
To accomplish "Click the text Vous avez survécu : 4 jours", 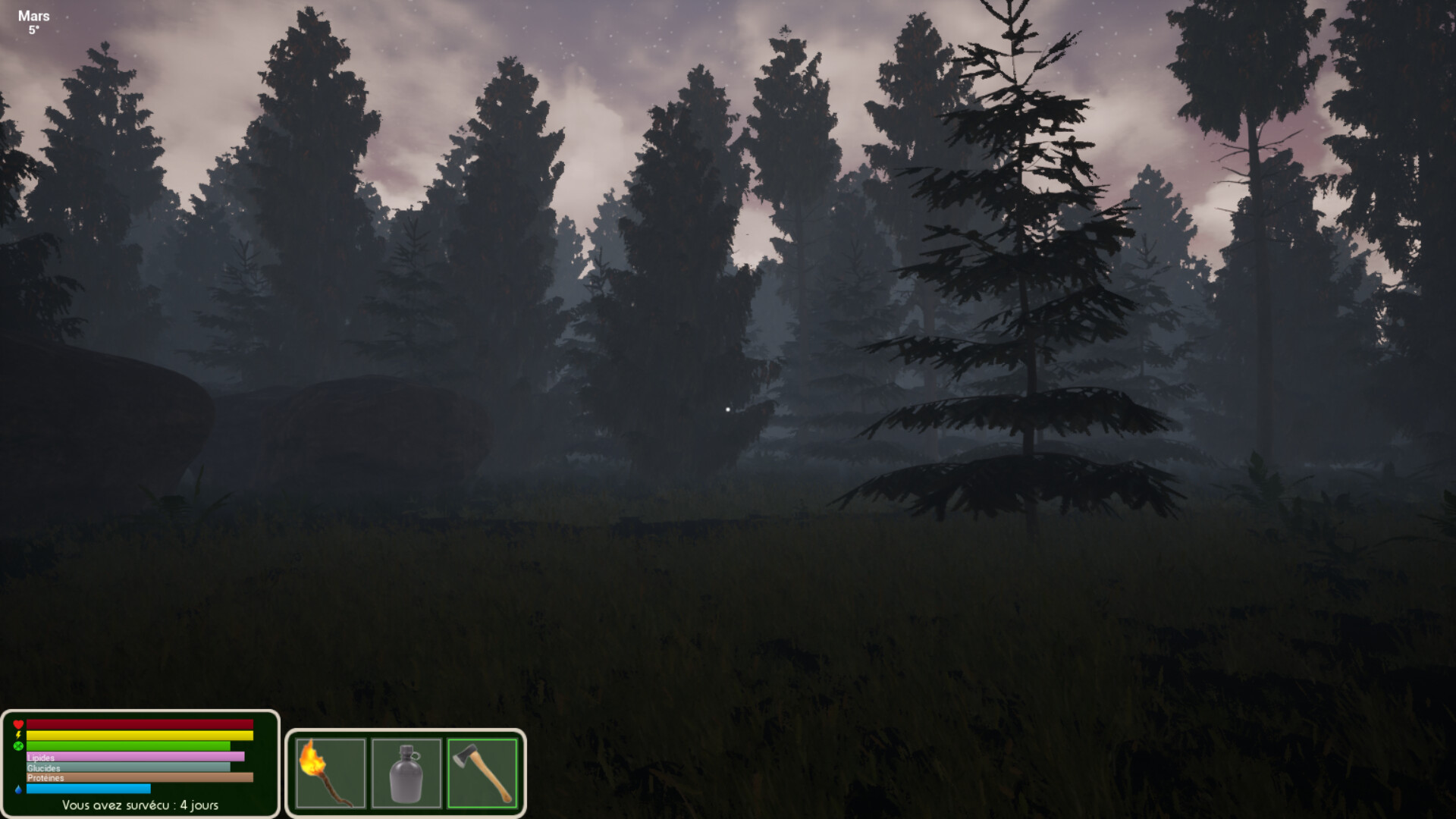I will [141, 805].
